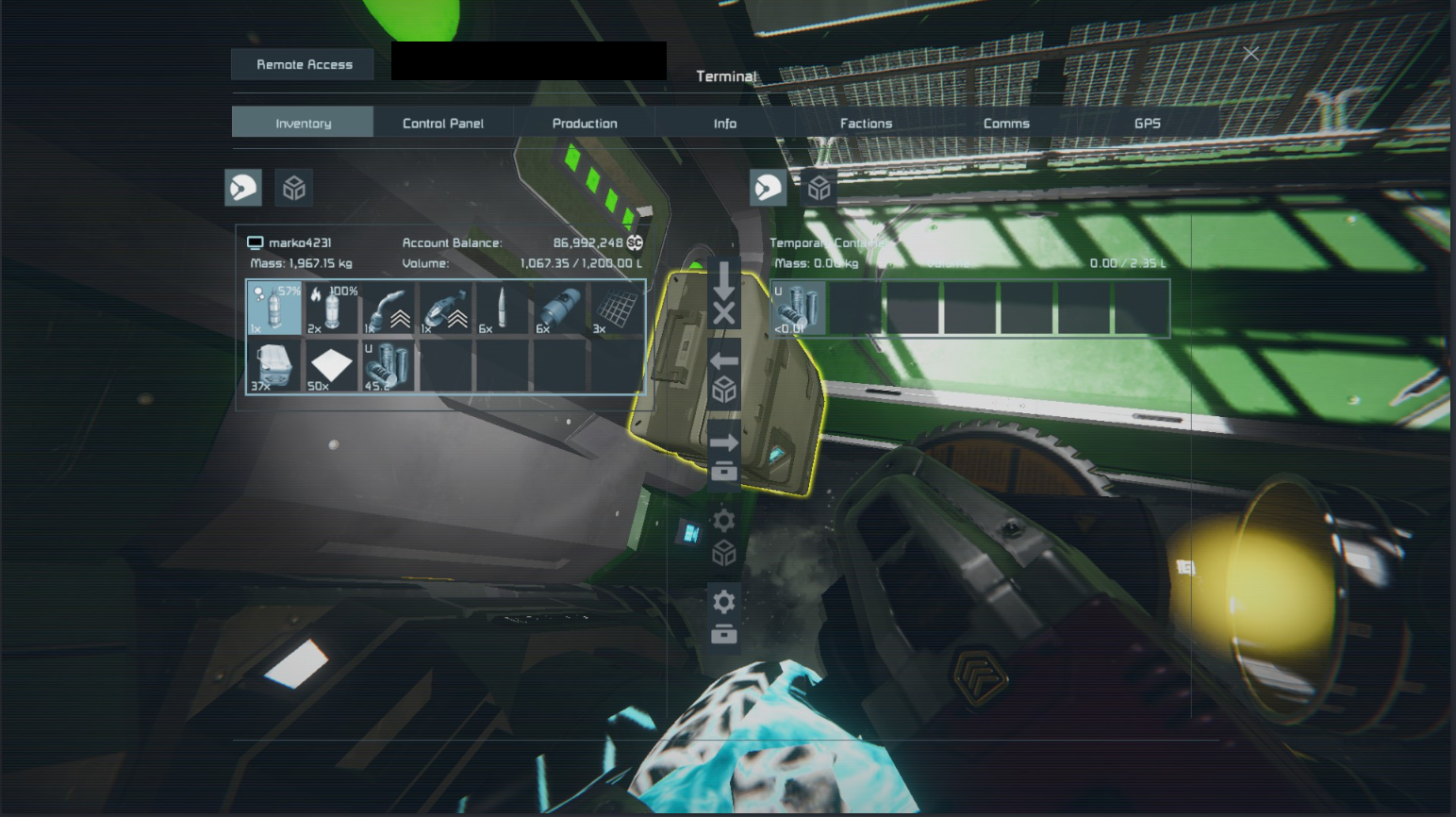
Task: Show the Info tab
Action: 724,123
